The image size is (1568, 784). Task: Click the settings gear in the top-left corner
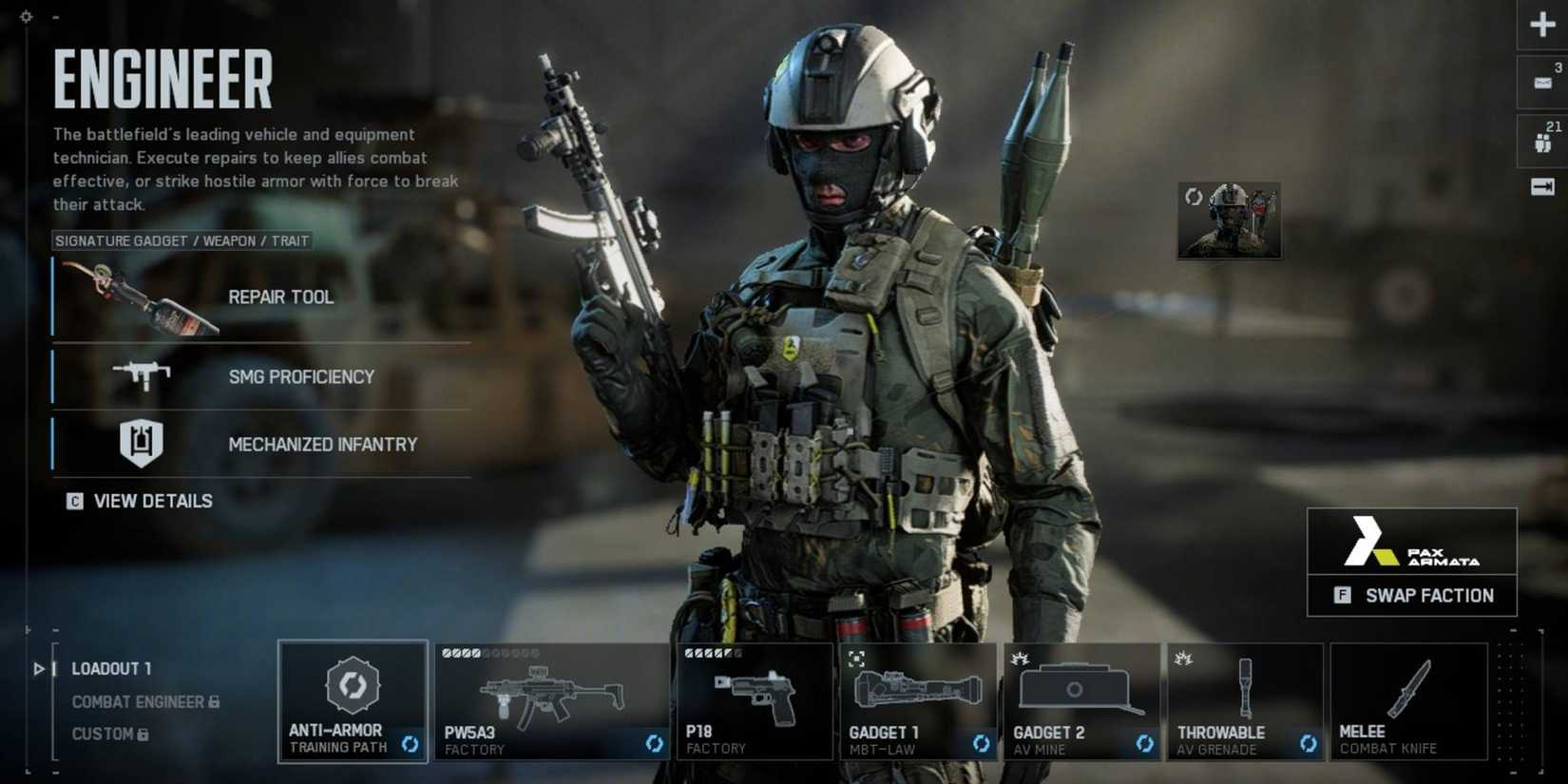pyautogui.click(x=25, y=15)
